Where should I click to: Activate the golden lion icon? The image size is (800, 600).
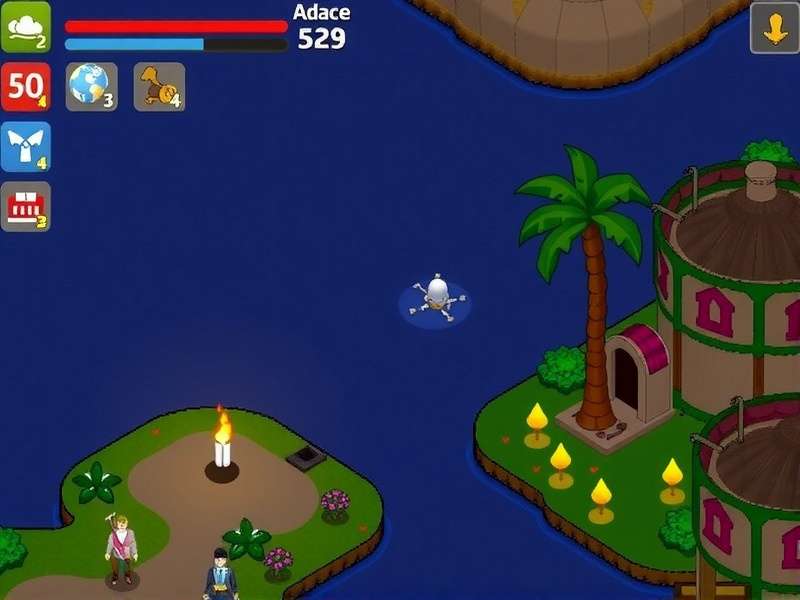click(x=159, y=86)
